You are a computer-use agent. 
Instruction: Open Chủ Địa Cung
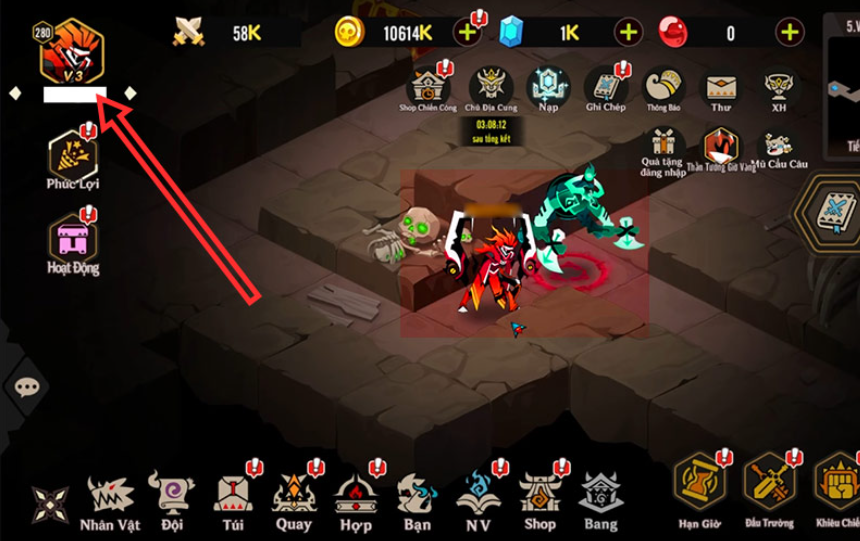coord(490,85)
